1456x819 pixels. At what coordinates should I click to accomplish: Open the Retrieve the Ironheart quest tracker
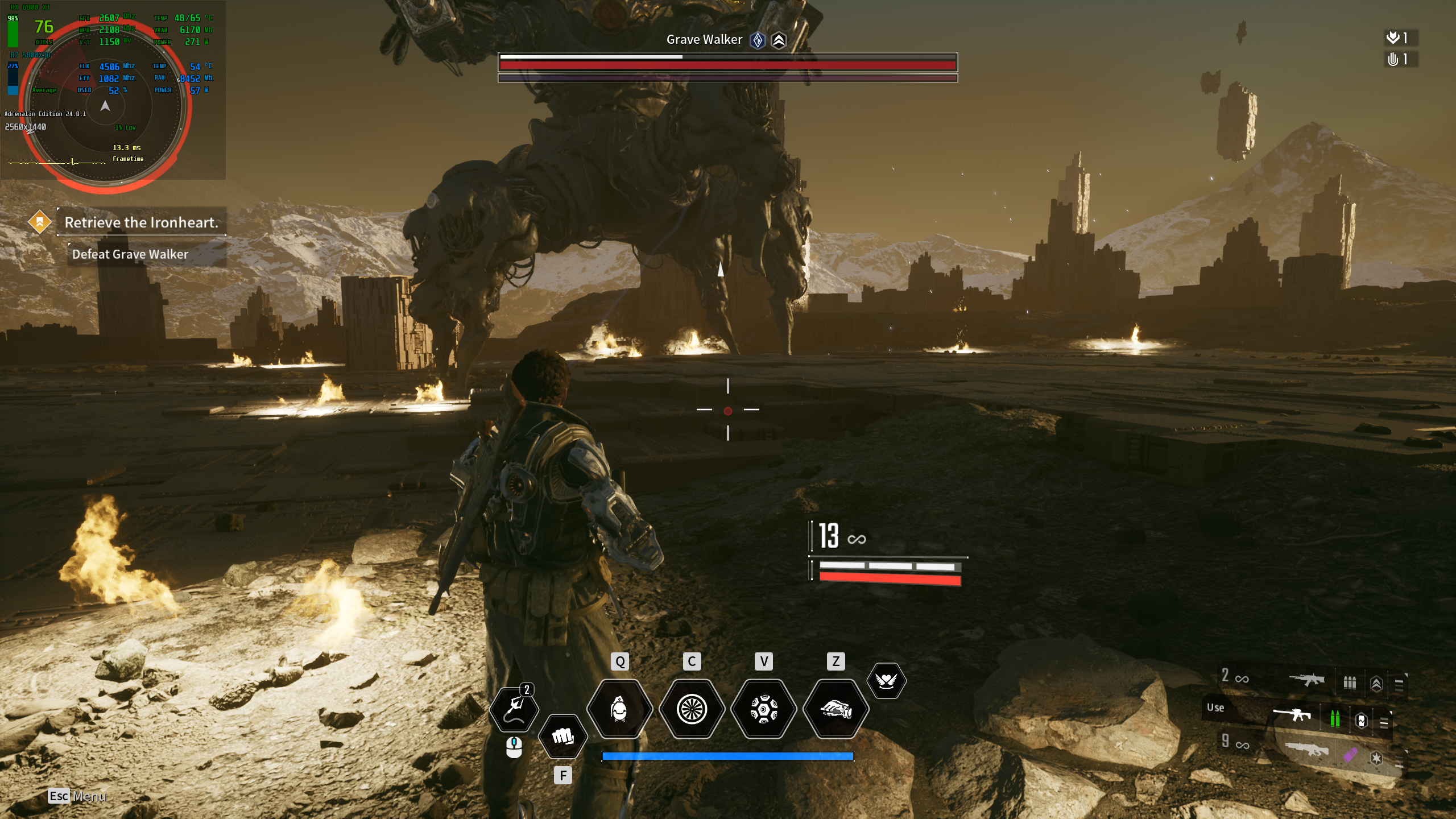click(x=141, y=222)
